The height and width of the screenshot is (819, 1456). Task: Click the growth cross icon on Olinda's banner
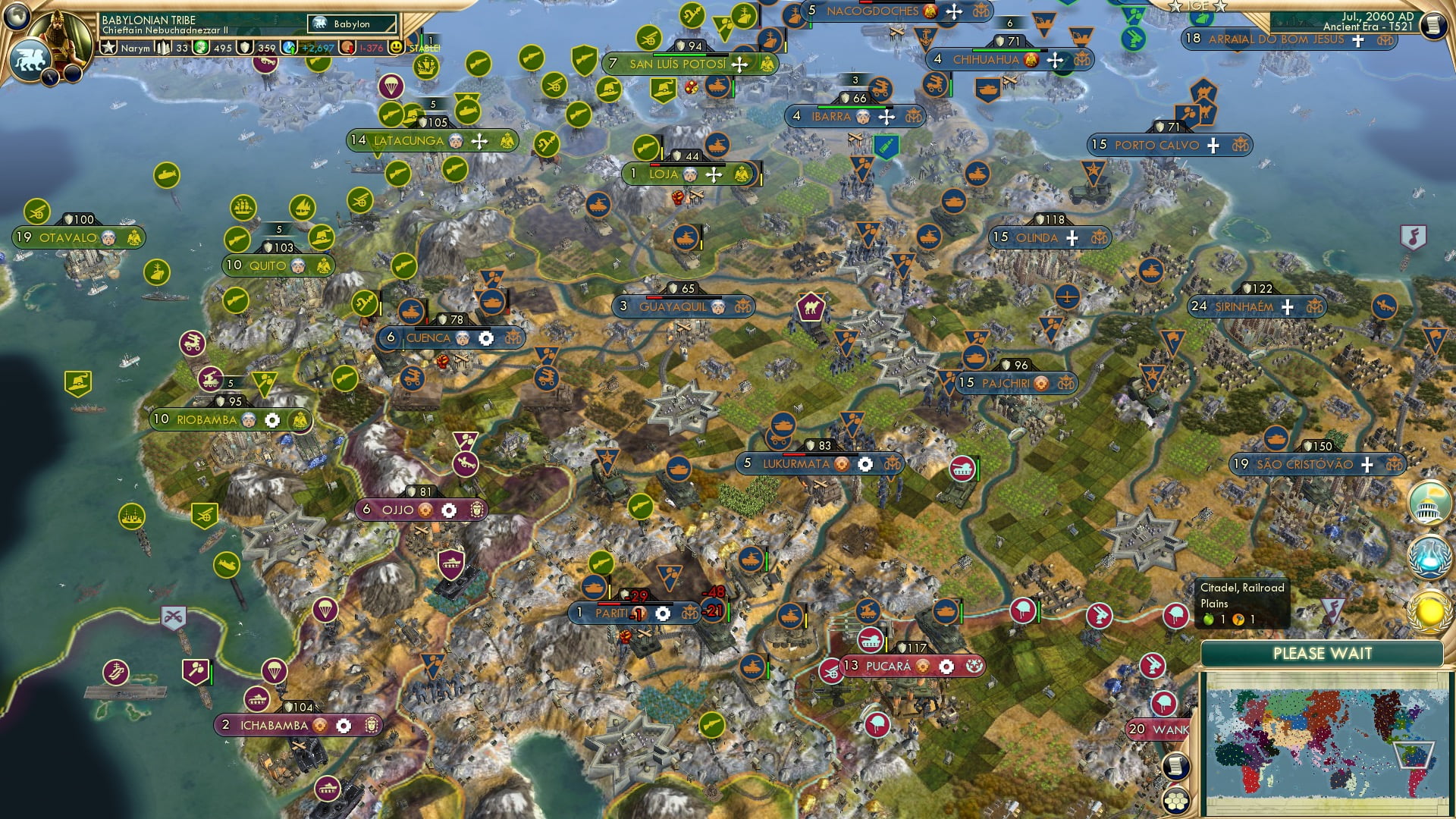coord(1072,238)
